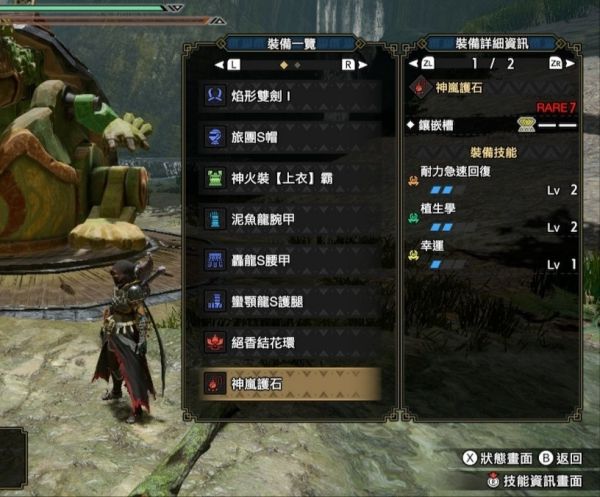Viewport: 600px width, 497px height.
Task: Click the highlighted 神嵐護石 talisman row
Action: click(290, 383)
